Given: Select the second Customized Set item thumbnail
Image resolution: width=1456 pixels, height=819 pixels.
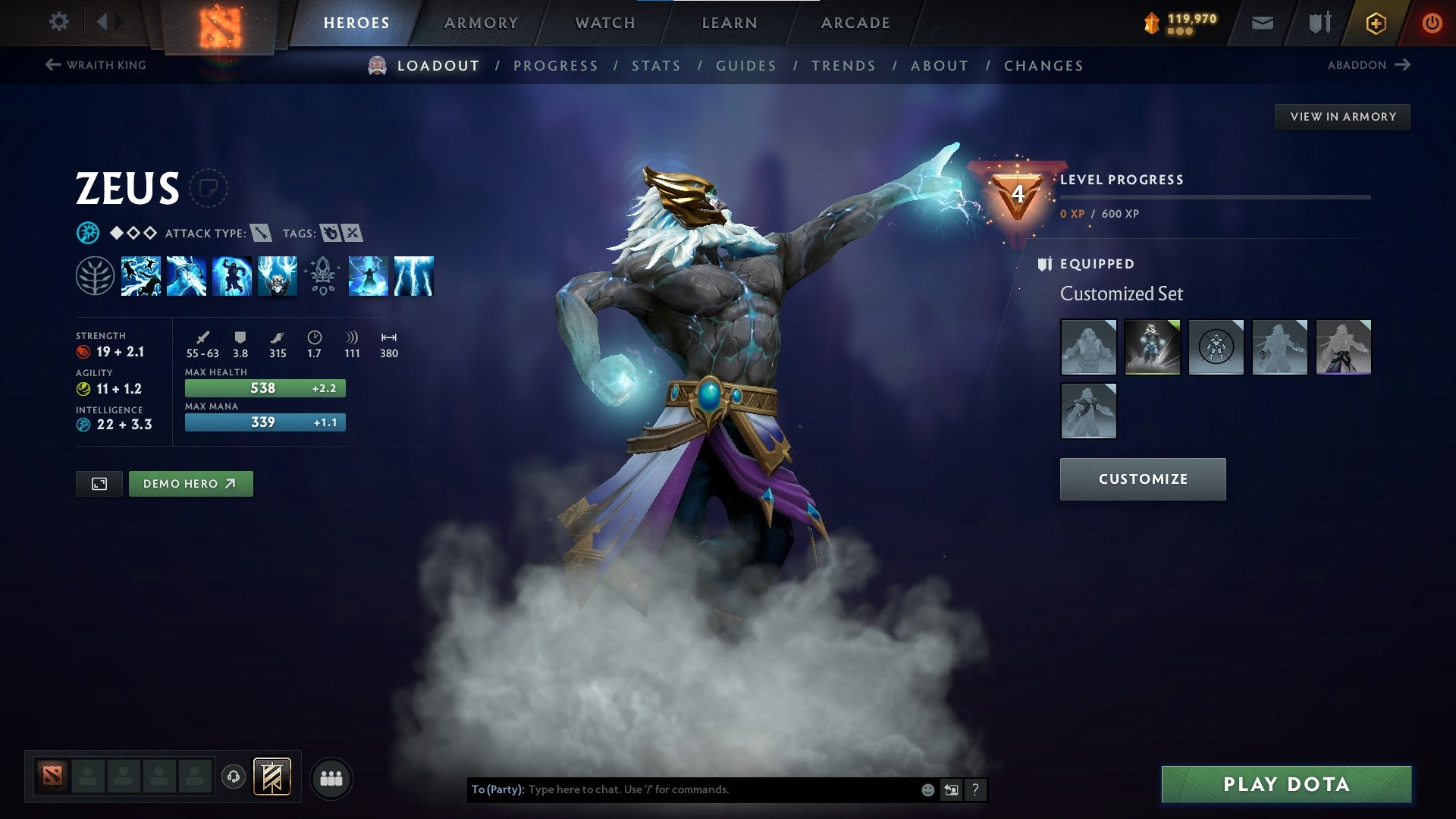Looking at the screenshot, I should (x=1152, y=347).
